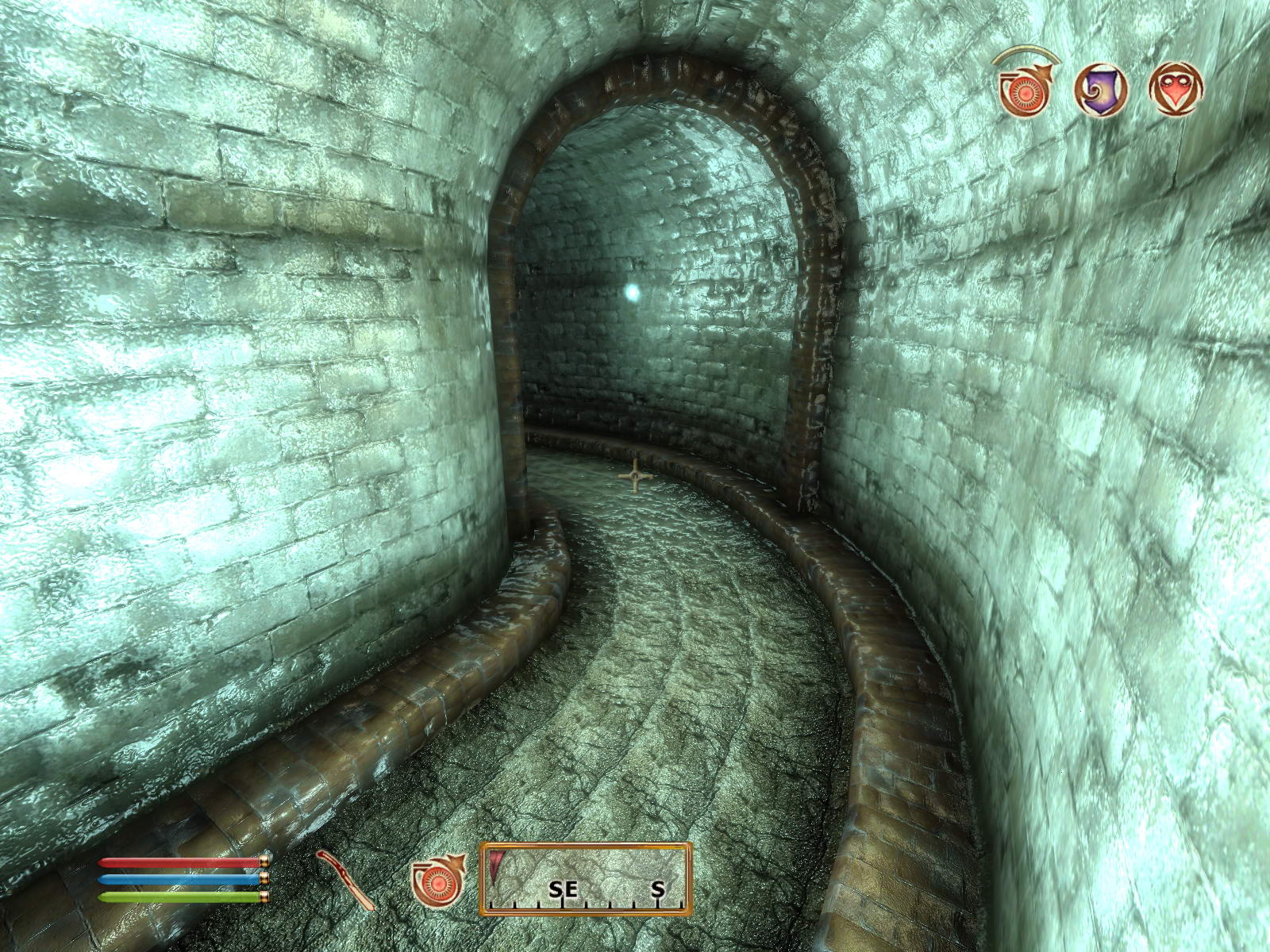Click the red quest marker on the compass

497,866
